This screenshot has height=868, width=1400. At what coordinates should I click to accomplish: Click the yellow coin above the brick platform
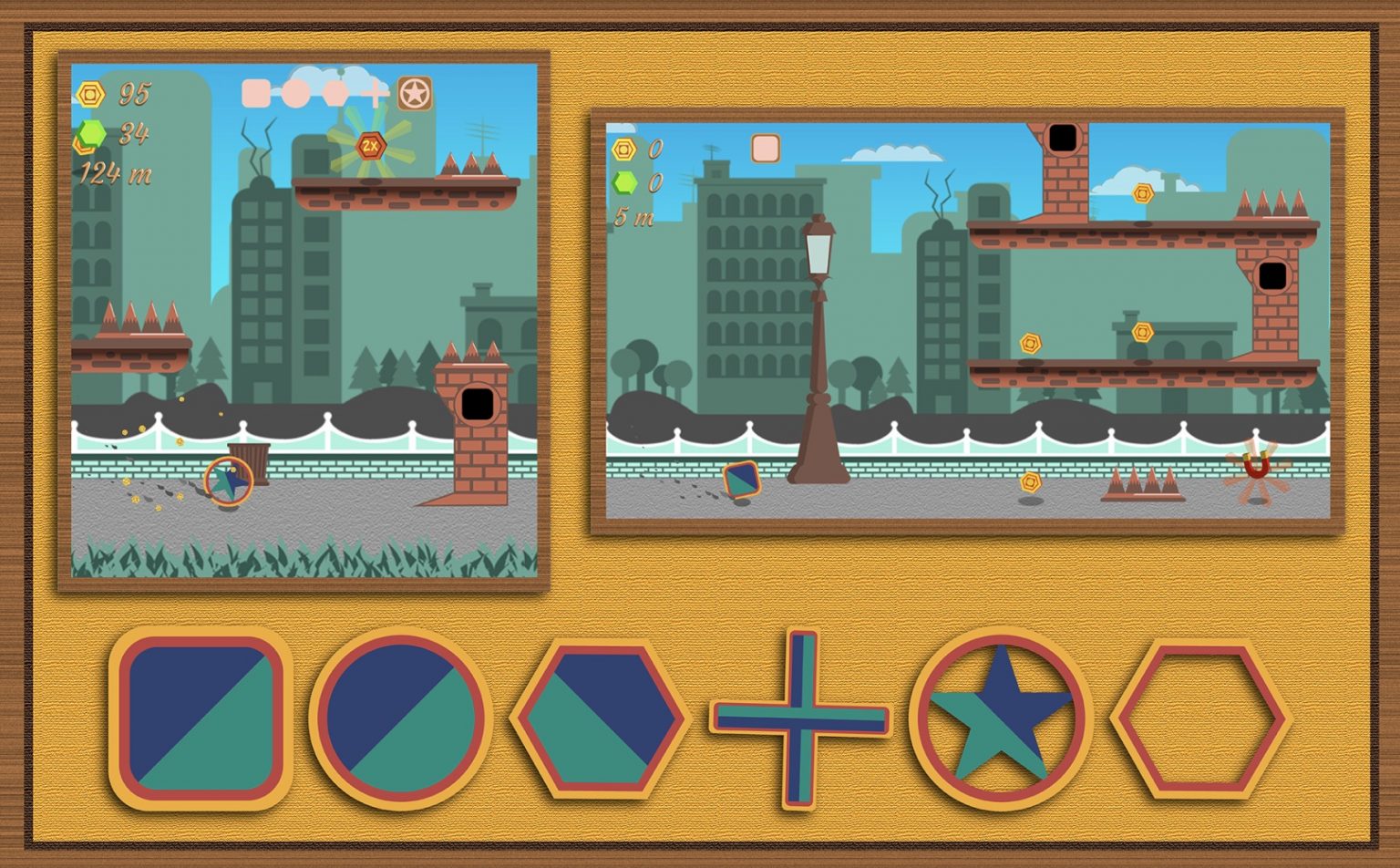tap(1144, 193)
